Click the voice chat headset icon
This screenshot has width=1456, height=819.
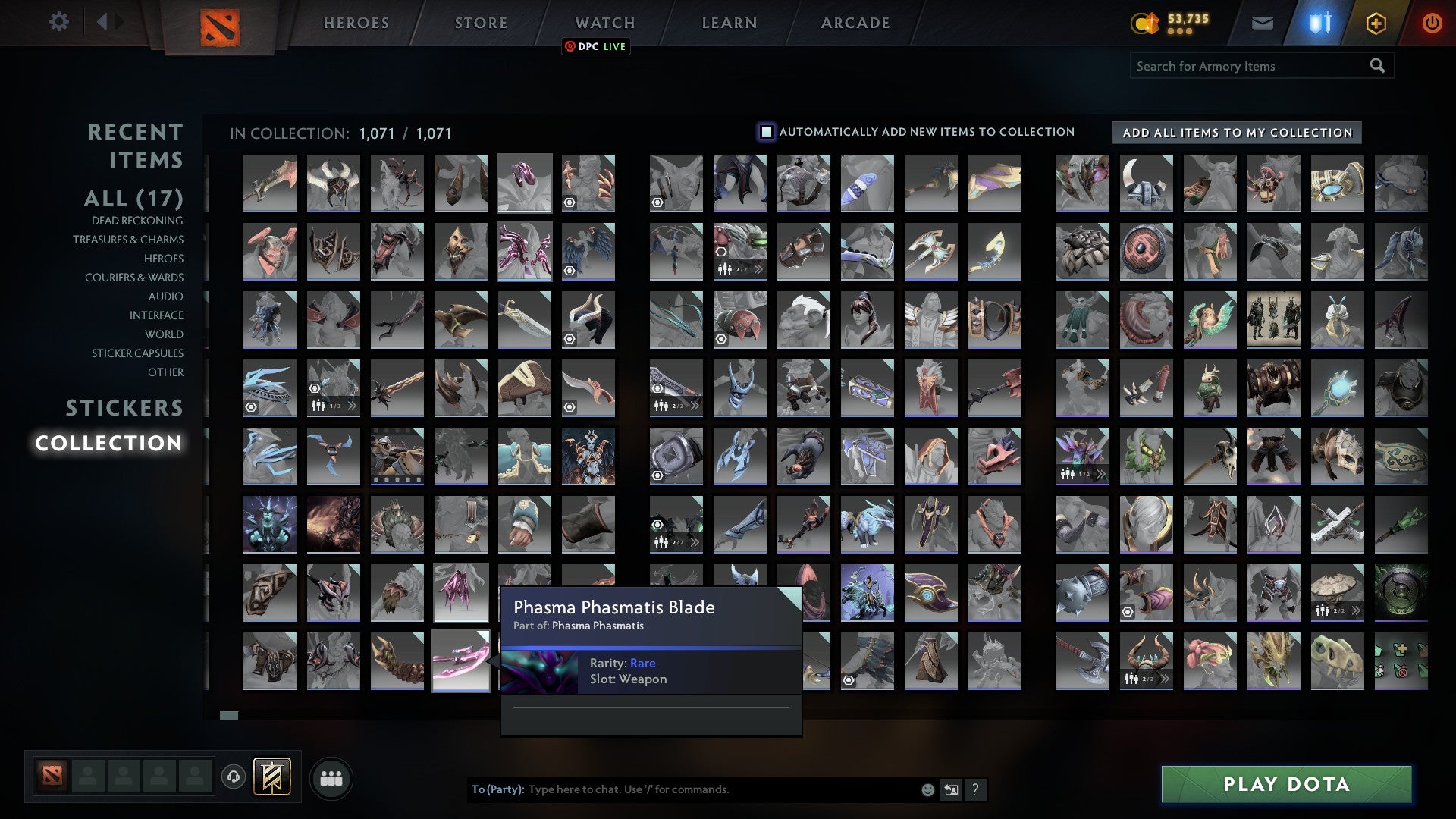235,777
